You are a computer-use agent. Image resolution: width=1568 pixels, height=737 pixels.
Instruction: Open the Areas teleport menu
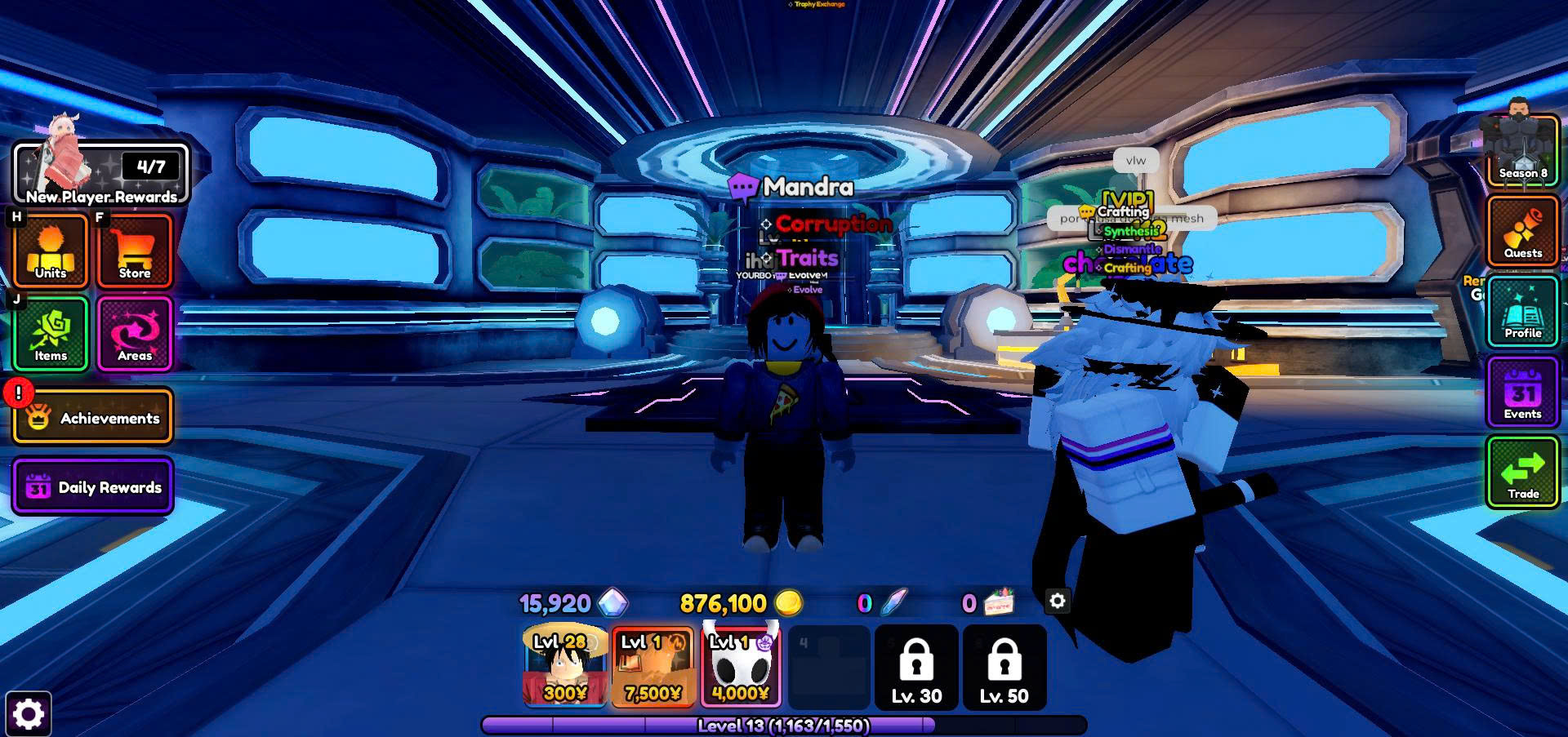(135, 334)
